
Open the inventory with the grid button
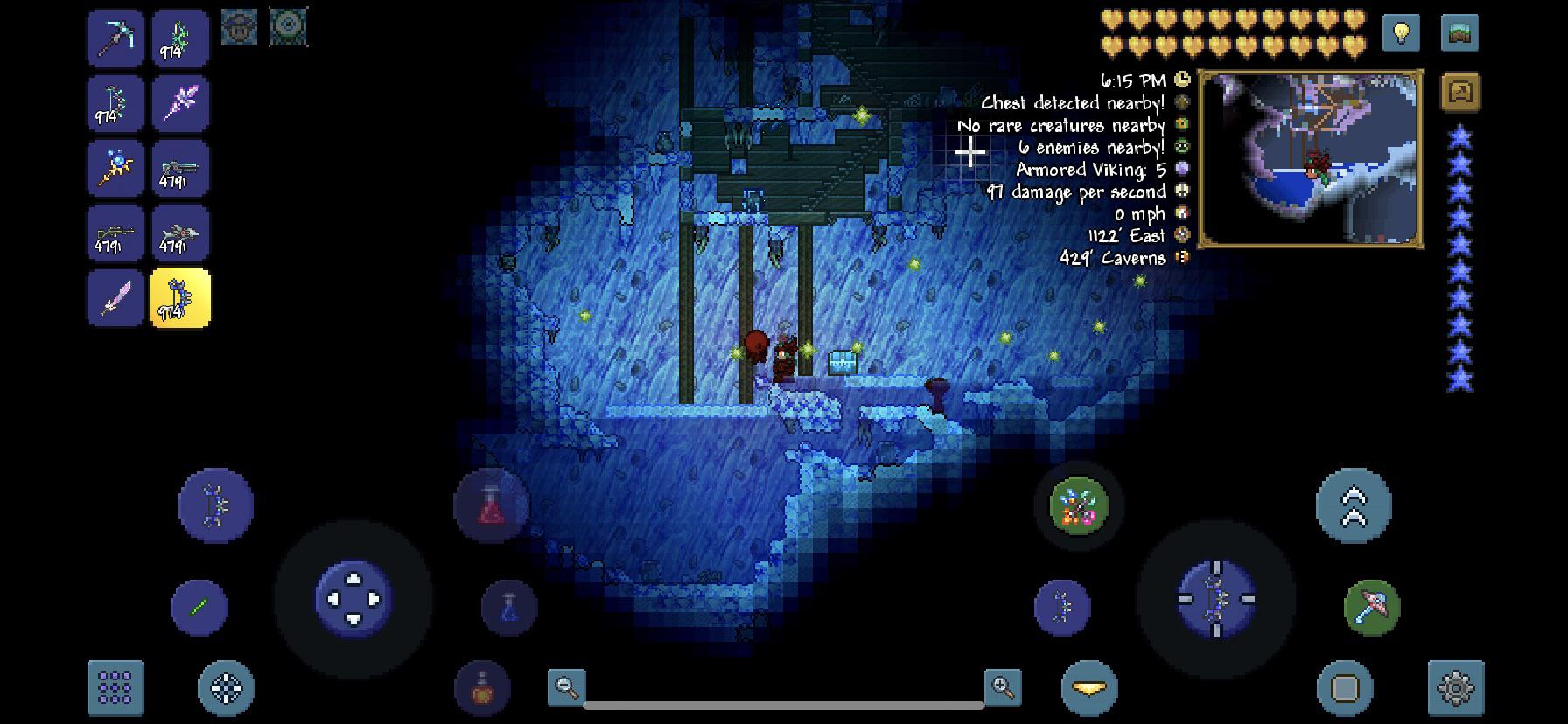pos(115,688)
